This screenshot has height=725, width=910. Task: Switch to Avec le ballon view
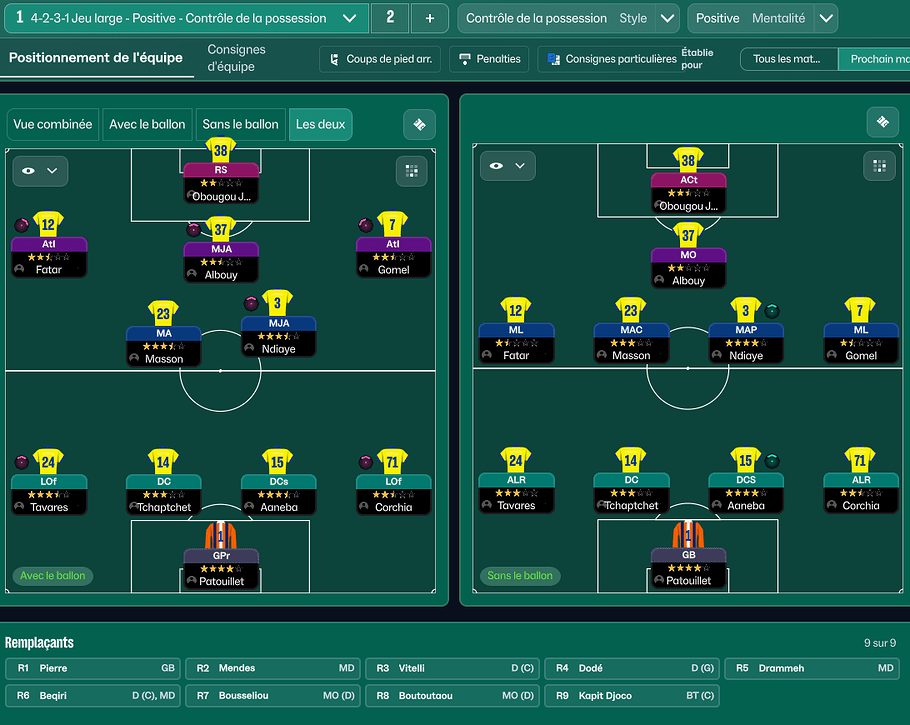point(147,124)
